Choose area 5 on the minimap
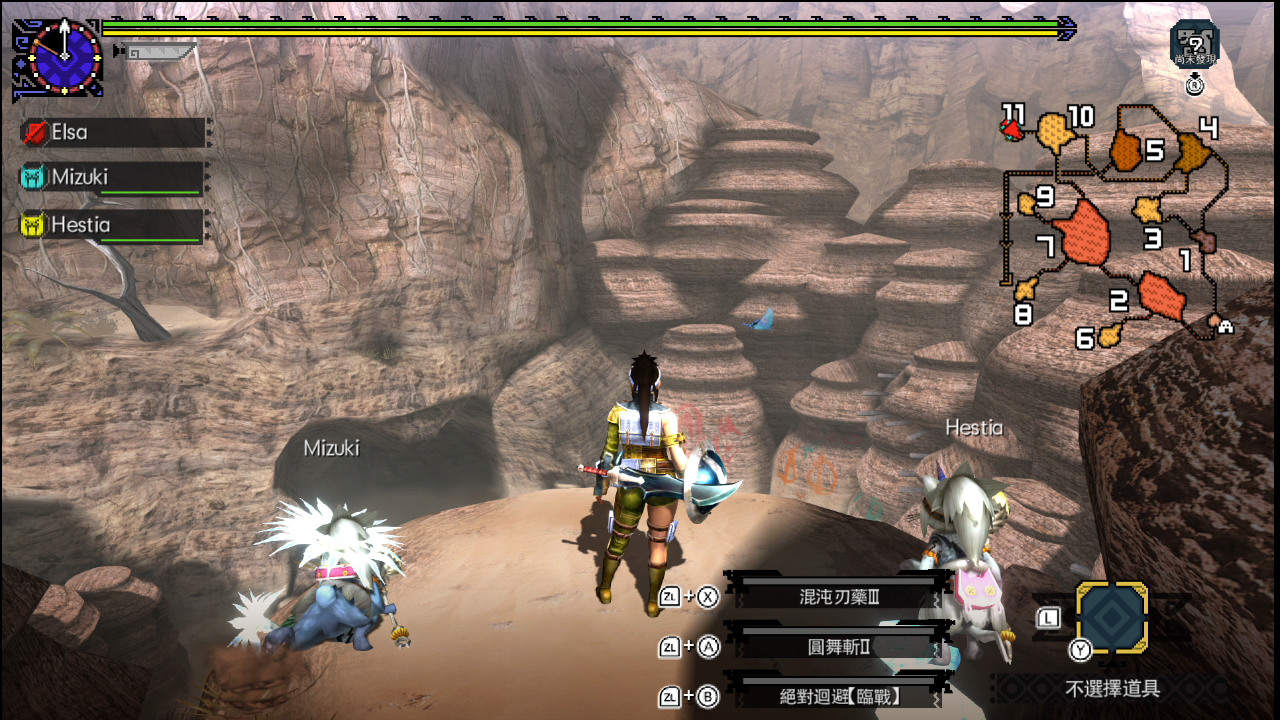The width and height of the screenshot is (1280, 720). [x=1127, y=150]
